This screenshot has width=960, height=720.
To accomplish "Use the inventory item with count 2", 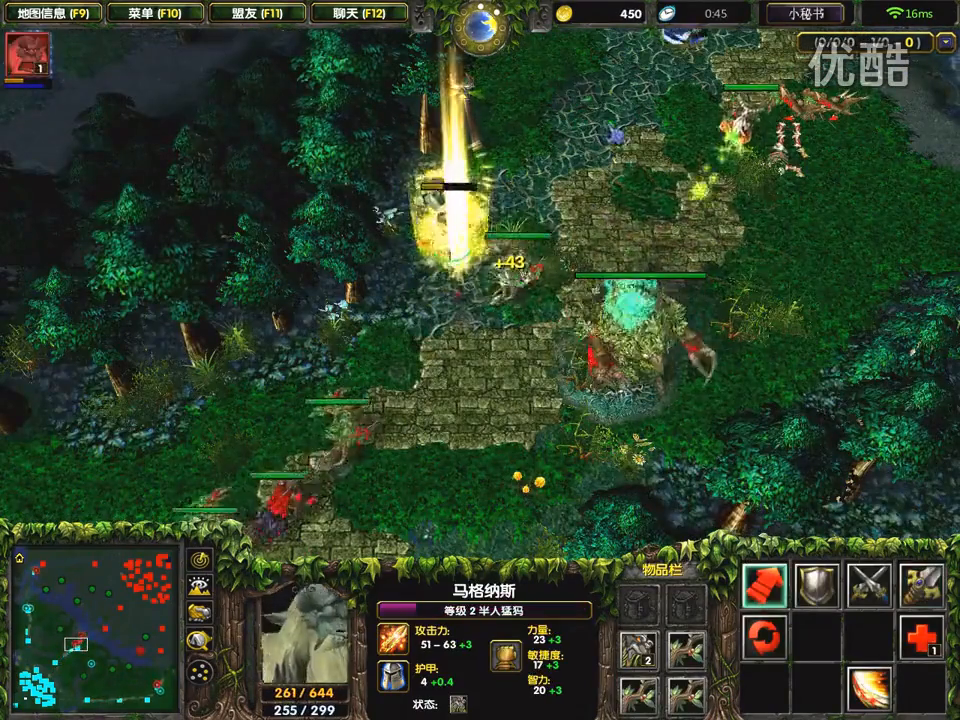I will tap(639, 649).
